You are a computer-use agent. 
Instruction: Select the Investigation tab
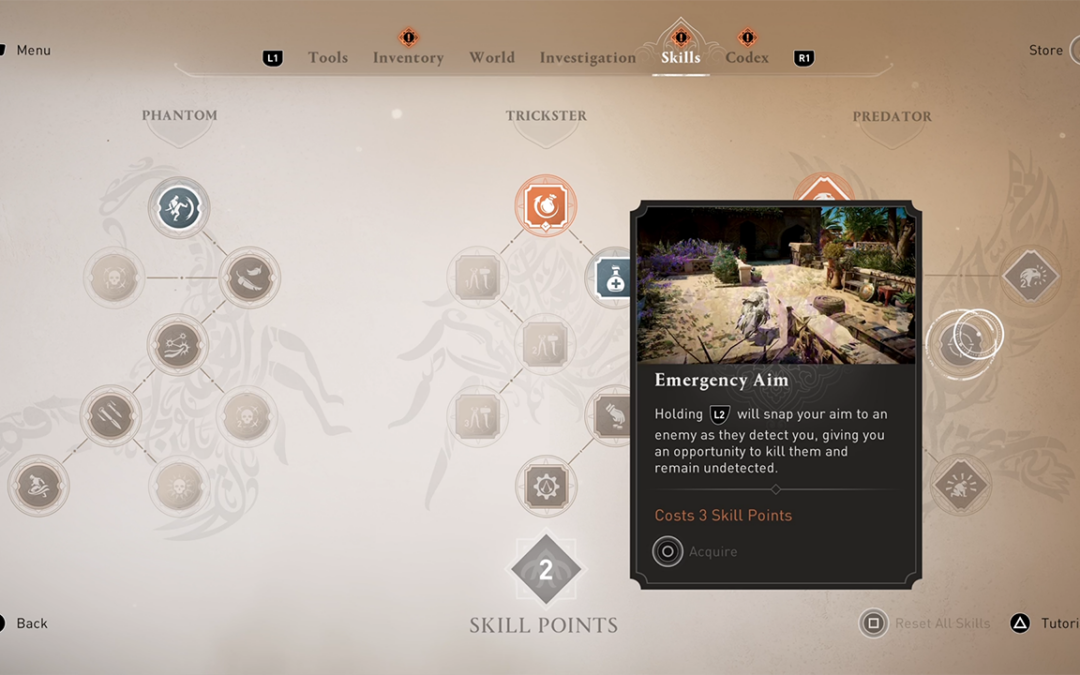587,58
